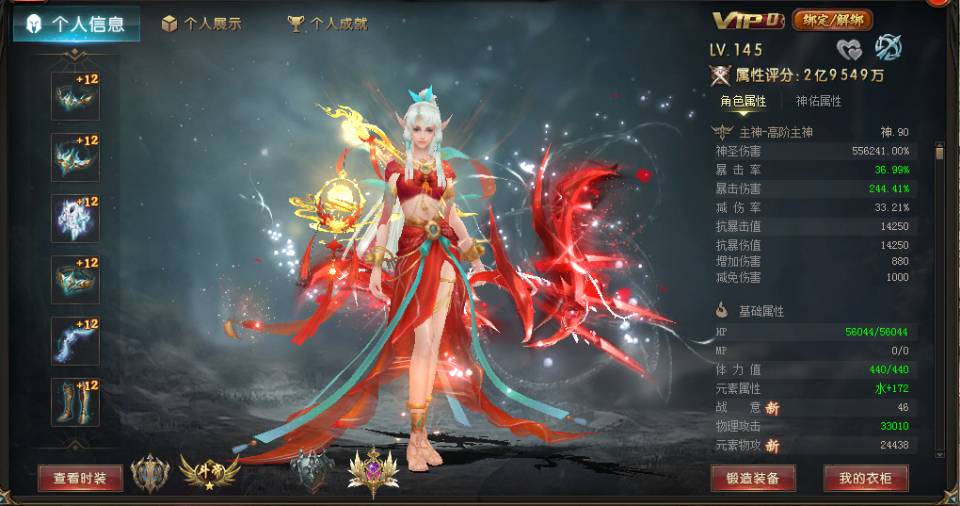Image resolution: width=960 pixels, height=506 pixels.
Task: Click the 查看时装 button
Action: coord(80,478)
